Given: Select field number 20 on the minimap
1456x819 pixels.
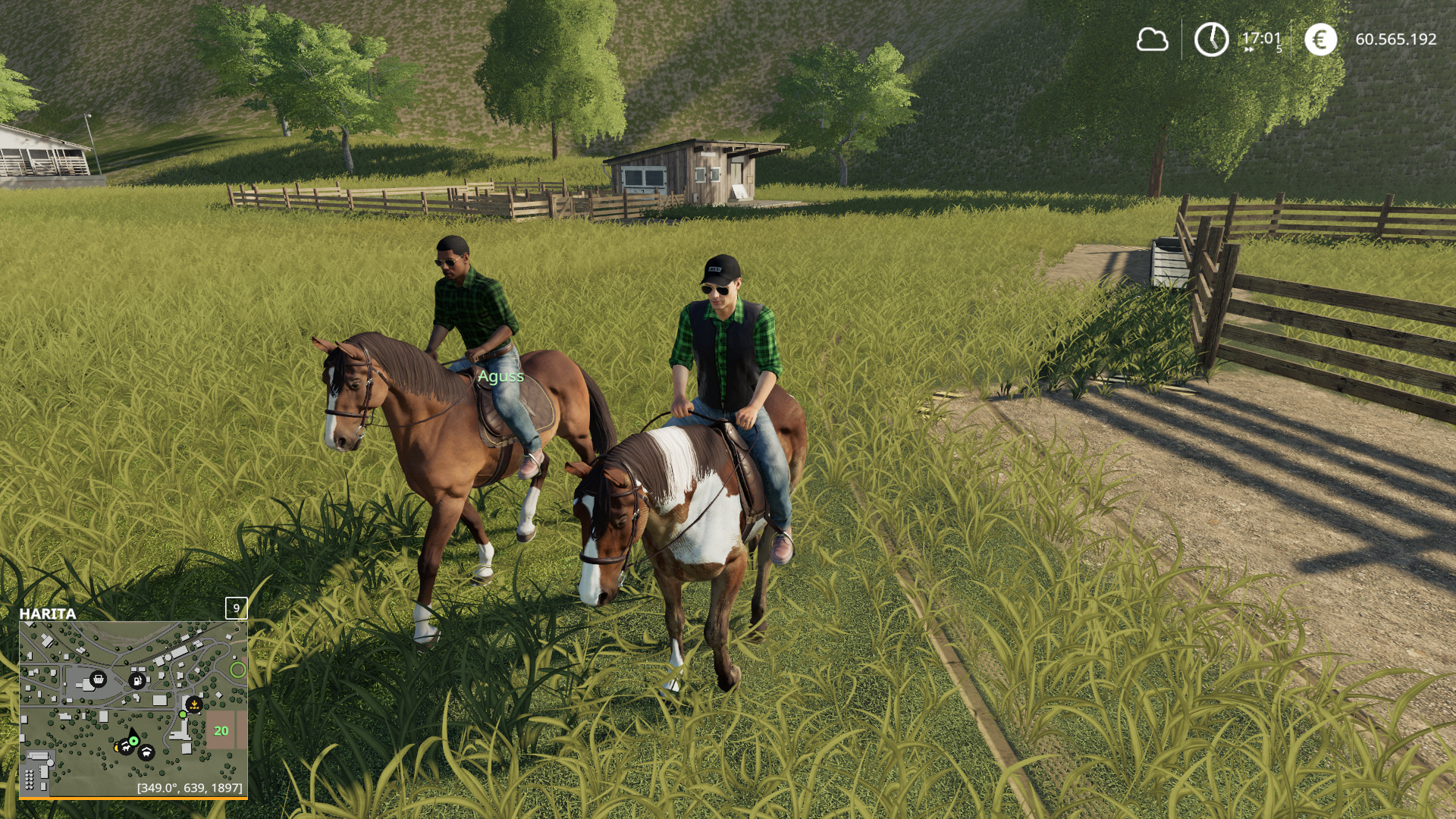Looking at the screenshot, I should (221, 731).
